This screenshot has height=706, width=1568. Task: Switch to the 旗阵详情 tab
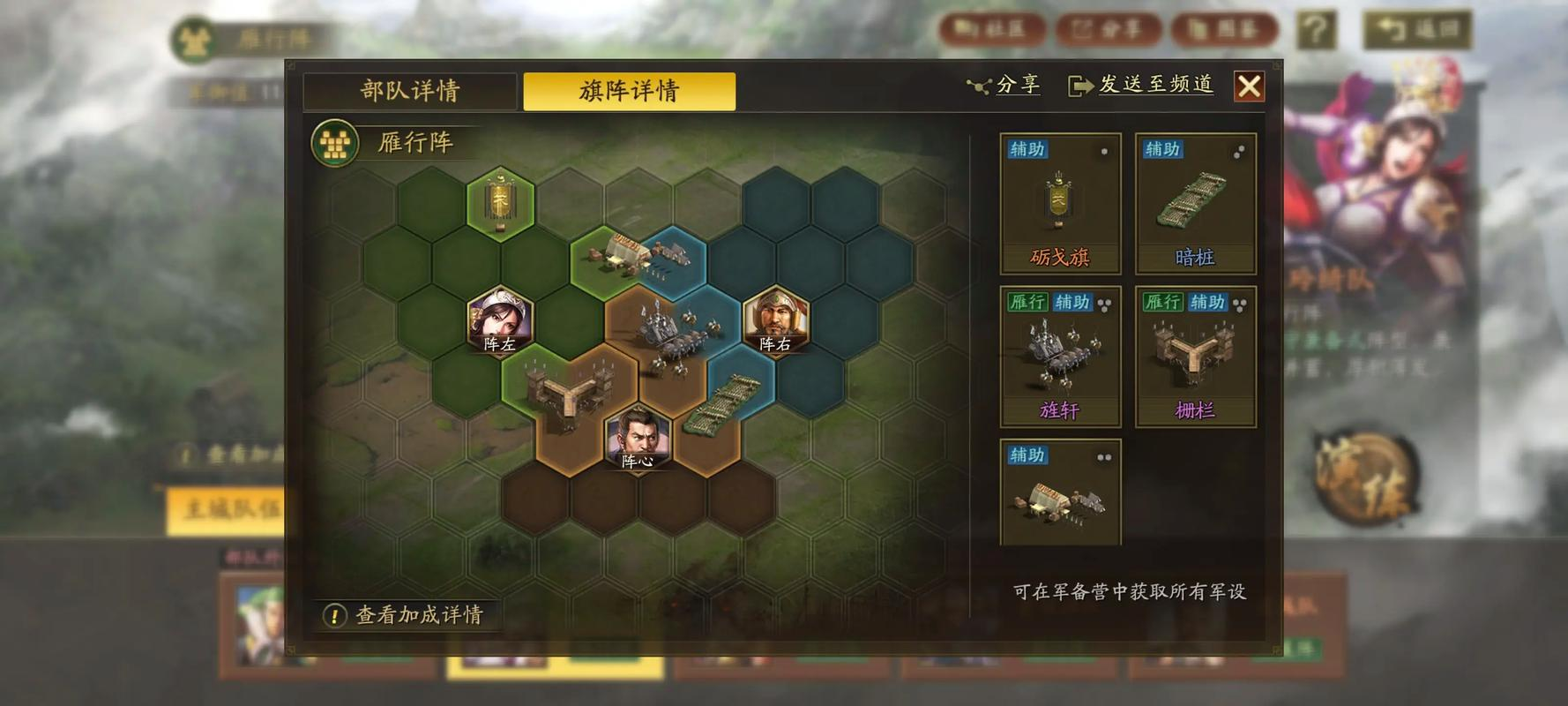[x=628, y=91]
